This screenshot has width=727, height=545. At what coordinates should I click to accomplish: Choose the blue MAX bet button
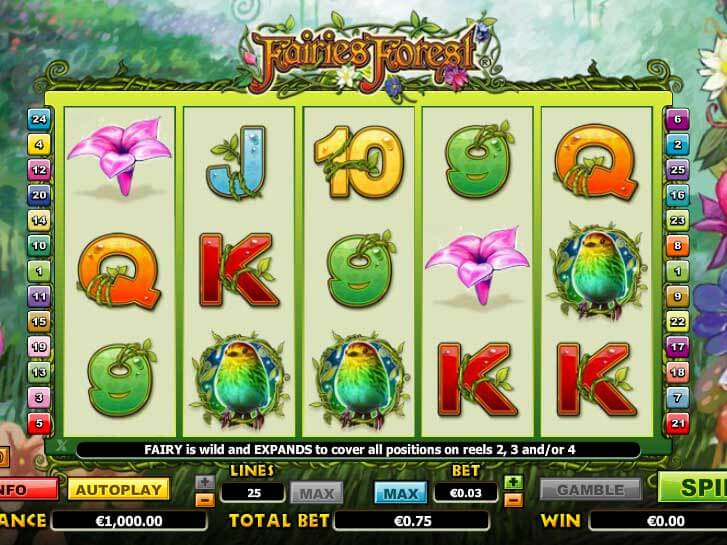pyautogui.click(x=400, y=491)
